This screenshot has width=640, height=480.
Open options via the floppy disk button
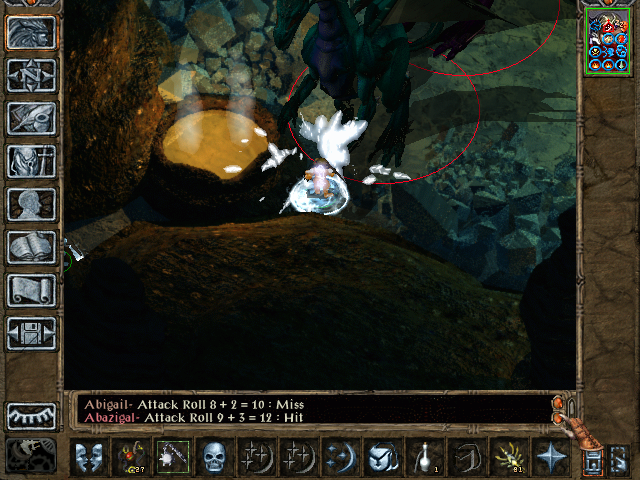[32, 333]
